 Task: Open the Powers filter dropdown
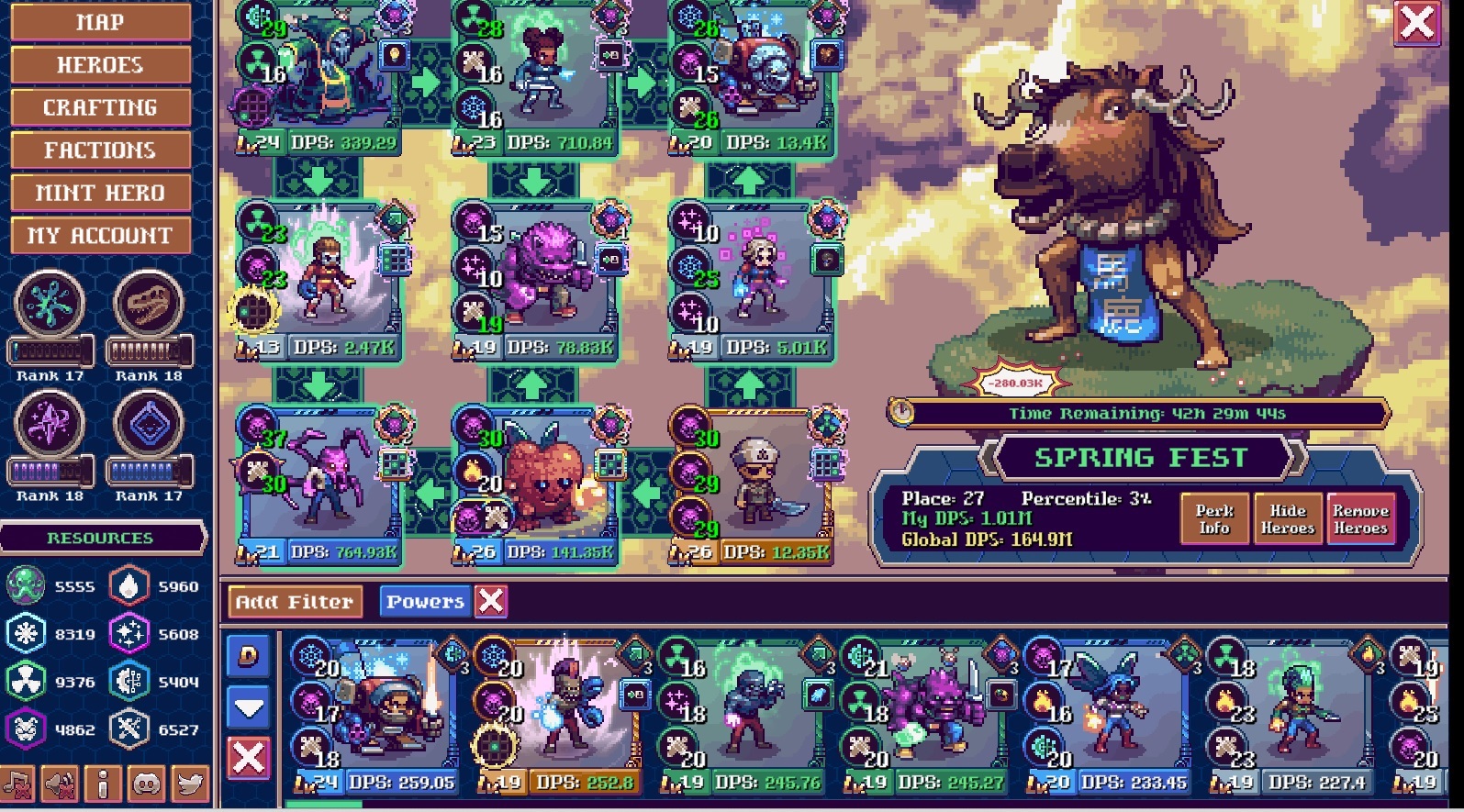[x=425, y=602]
